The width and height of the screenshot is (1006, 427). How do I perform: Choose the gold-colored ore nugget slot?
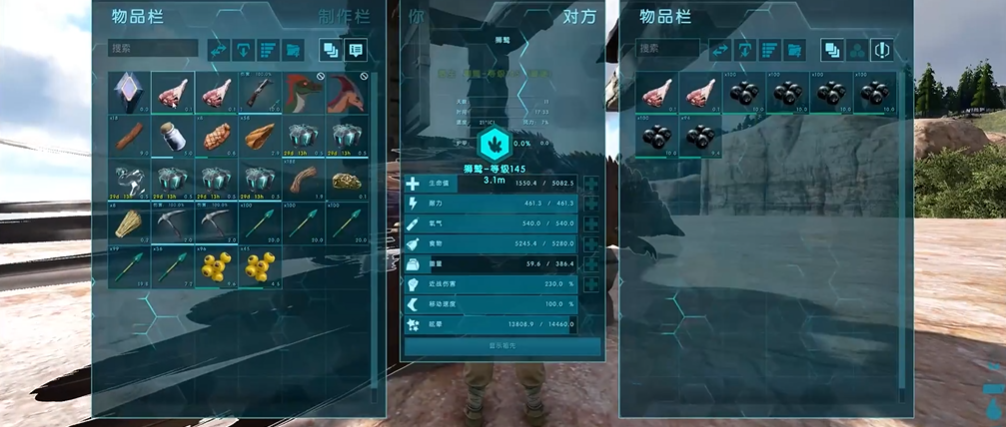tap(346, 178)
